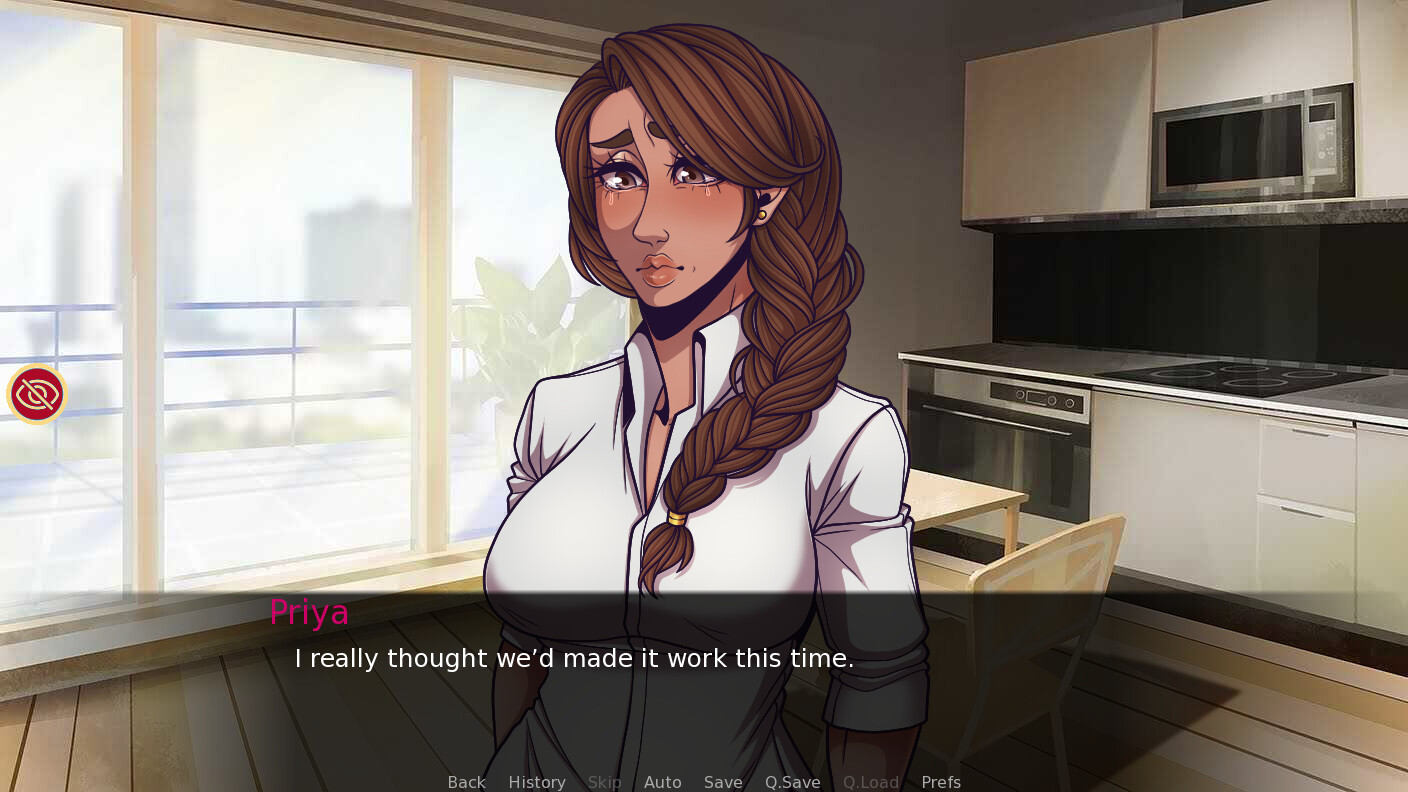The height and width of the screenshot is (792, 1408).
Task: Advance the story by clicking the dialogue text
Action: pyautogui.click(x=573, y=658)
